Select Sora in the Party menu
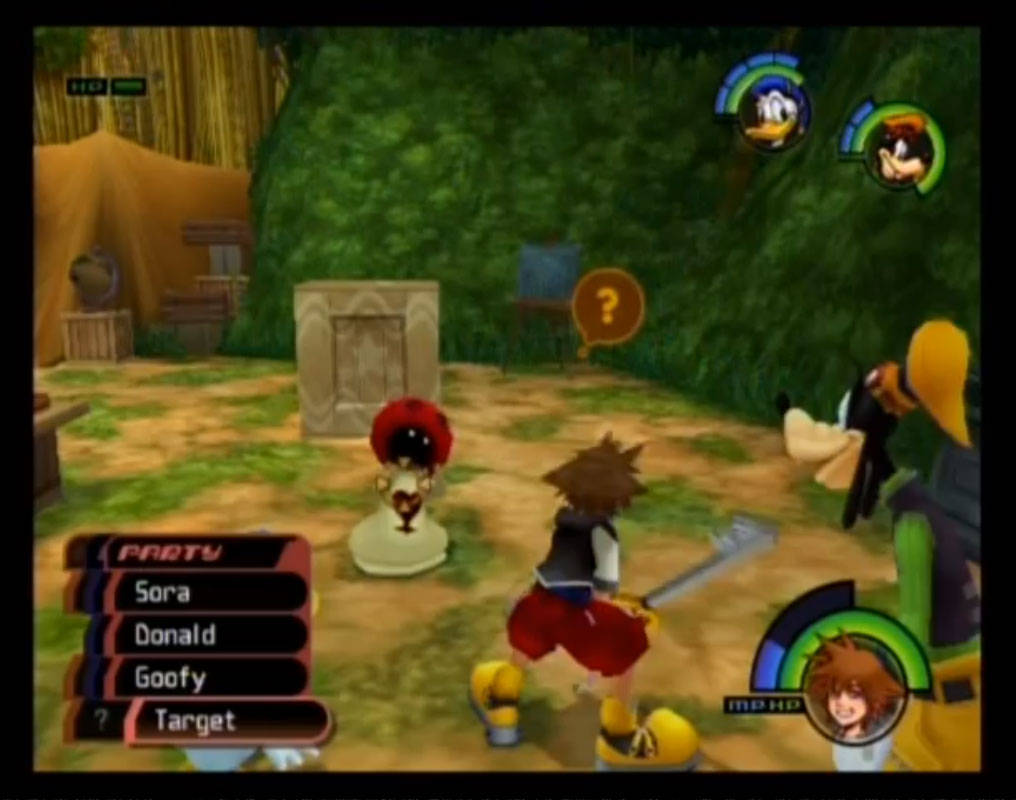This screenshot has width=1016, height=800. (x=190, y=592)
